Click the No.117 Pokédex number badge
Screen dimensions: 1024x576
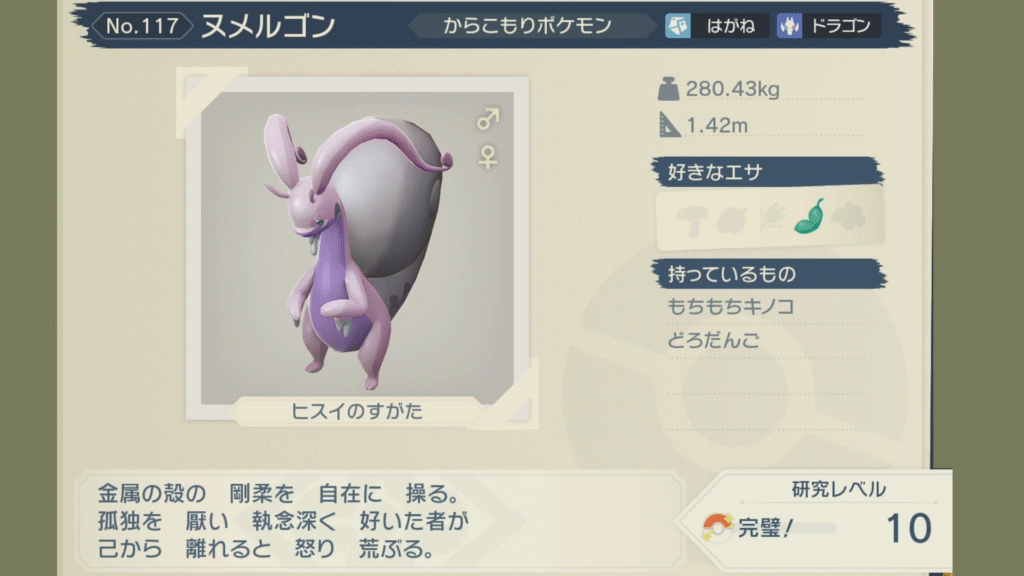pos(142,26)
